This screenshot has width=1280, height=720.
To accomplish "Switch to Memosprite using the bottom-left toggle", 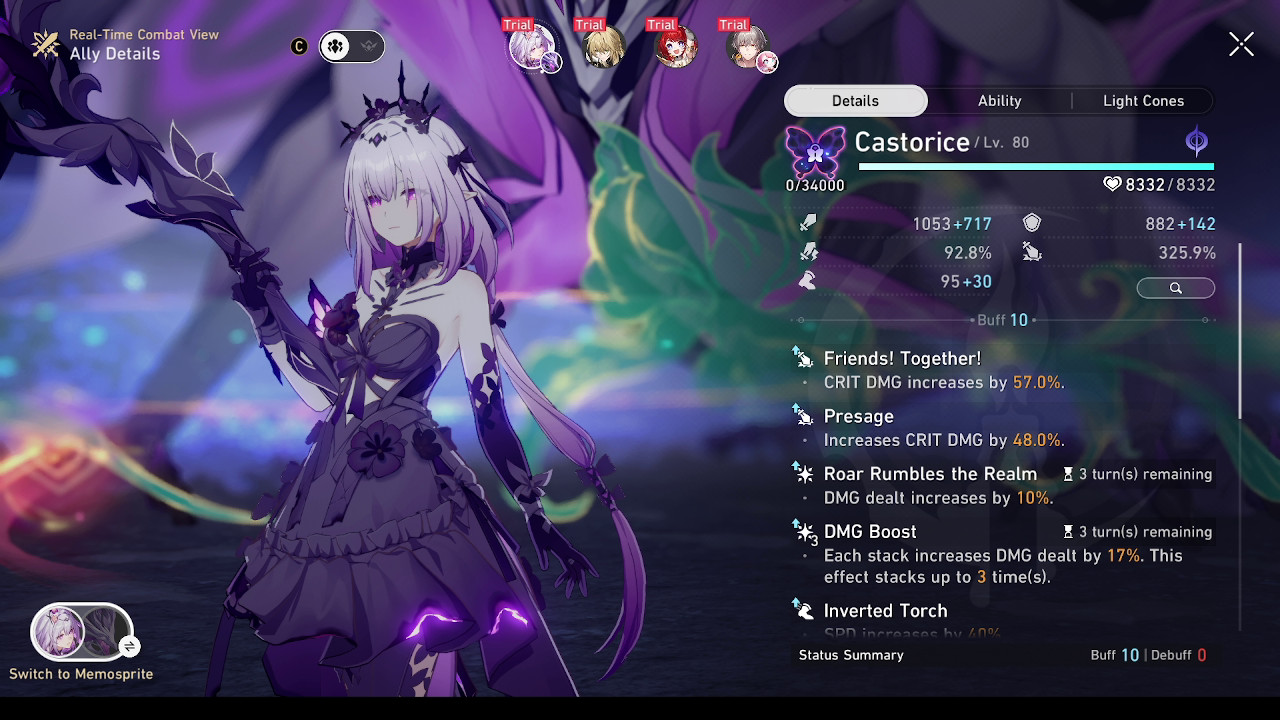I will click(82, 632).
